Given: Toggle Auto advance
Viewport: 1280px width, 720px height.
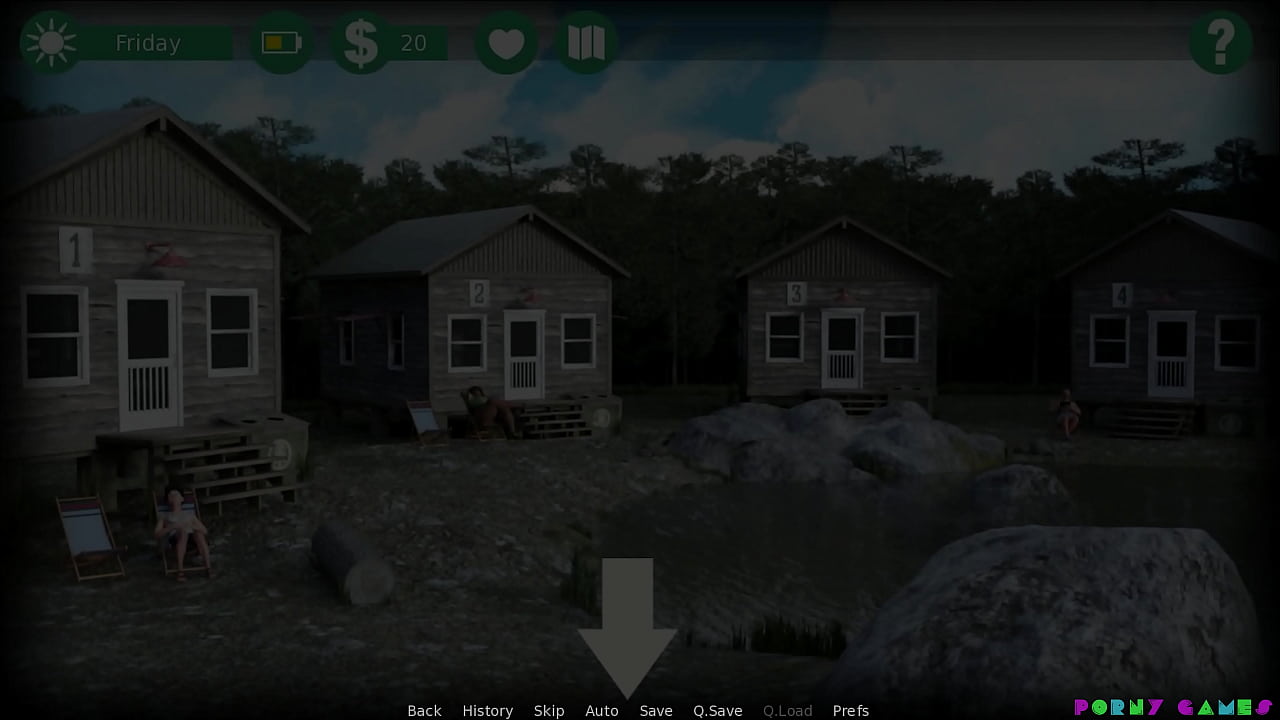Looking at the screenshot, I should pos(602,710).
